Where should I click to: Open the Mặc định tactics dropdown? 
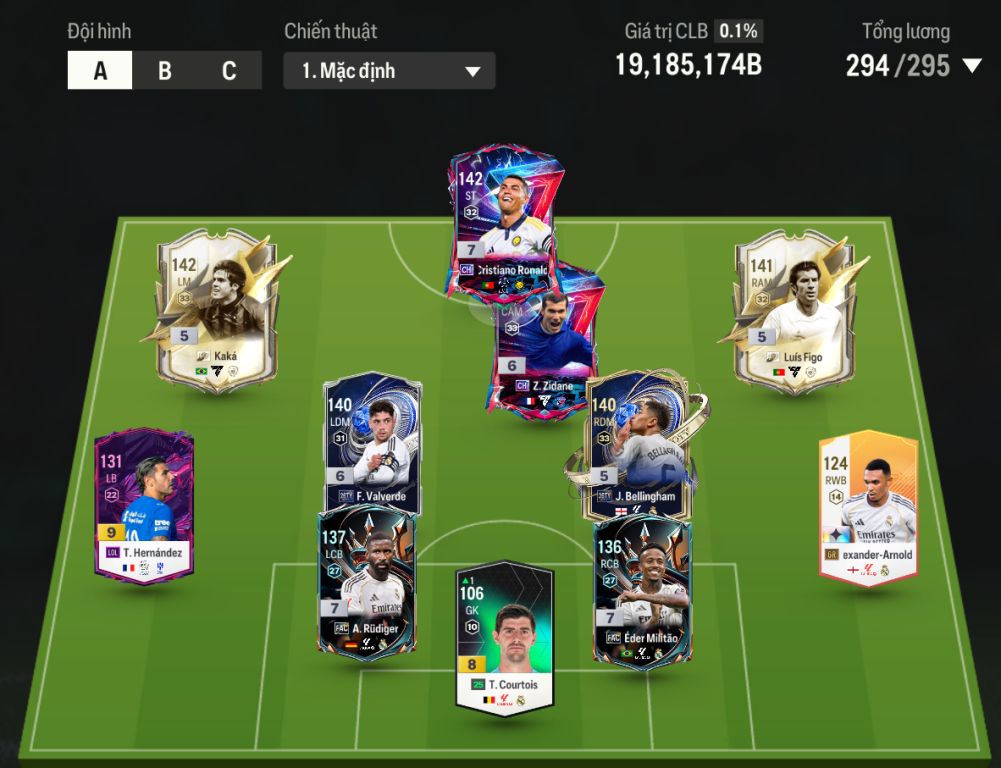click(389, 71)
